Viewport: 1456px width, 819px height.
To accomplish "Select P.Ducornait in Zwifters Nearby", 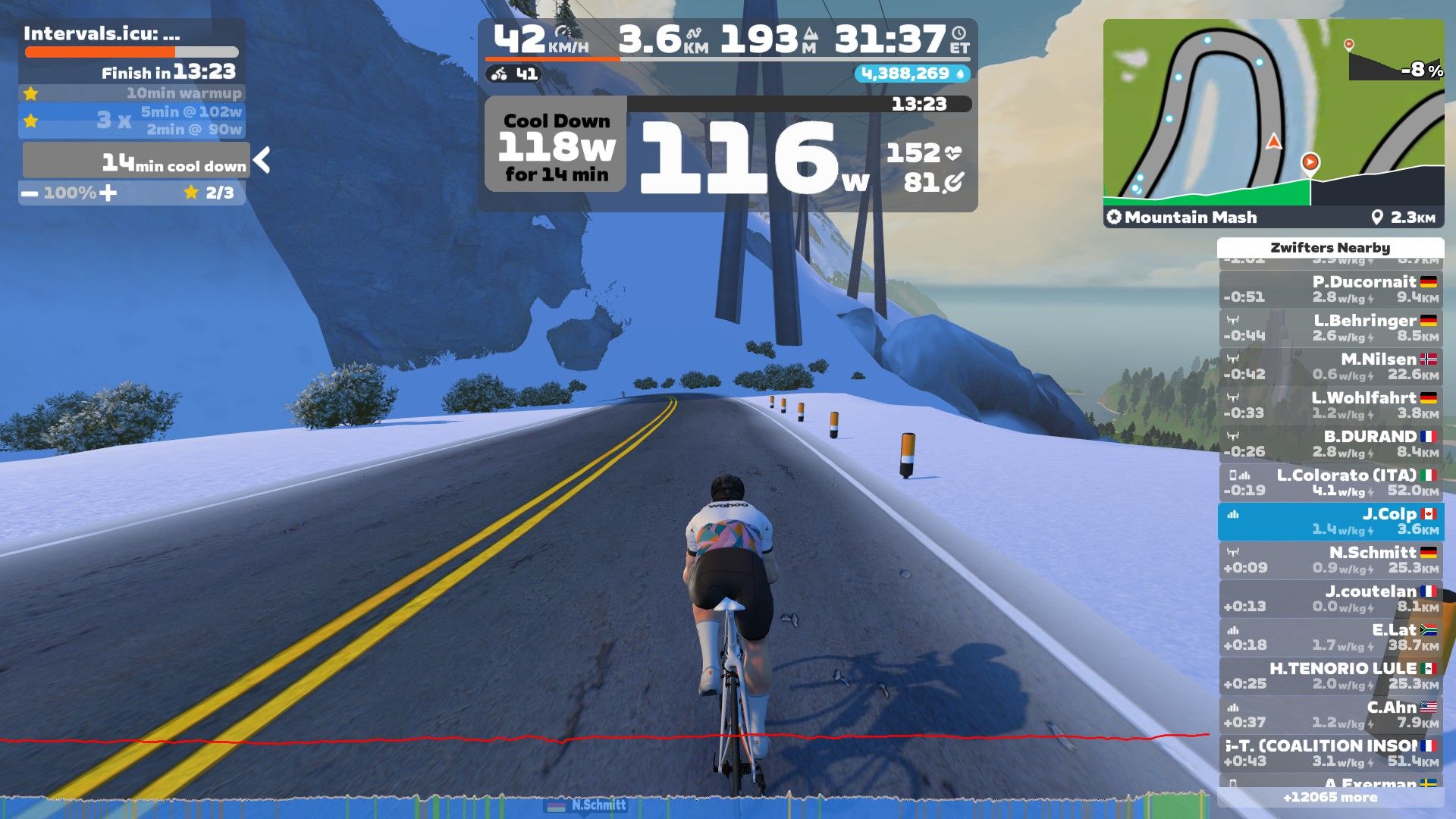I will [x=1330, y=290].
